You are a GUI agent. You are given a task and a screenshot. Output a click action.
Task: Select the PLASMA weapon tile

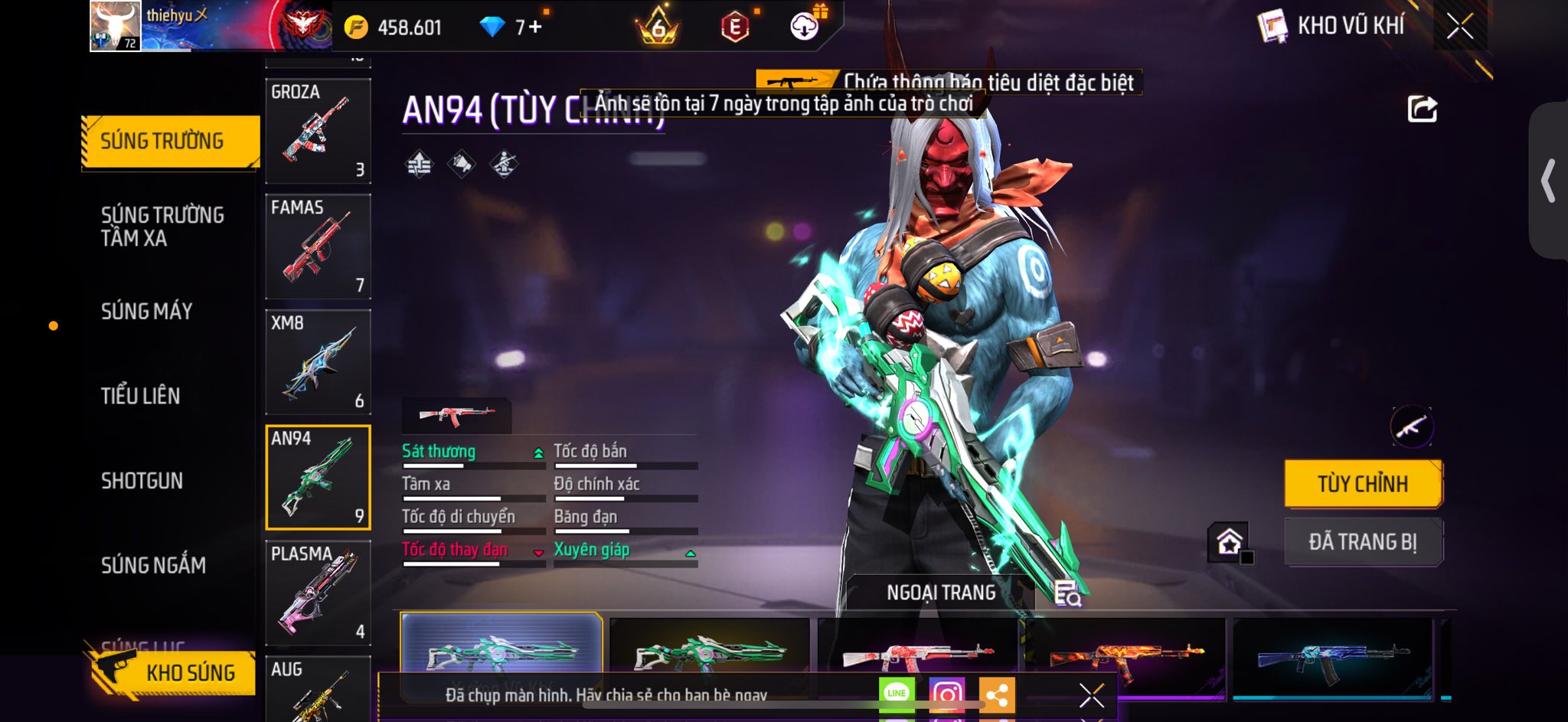[318, 593]
